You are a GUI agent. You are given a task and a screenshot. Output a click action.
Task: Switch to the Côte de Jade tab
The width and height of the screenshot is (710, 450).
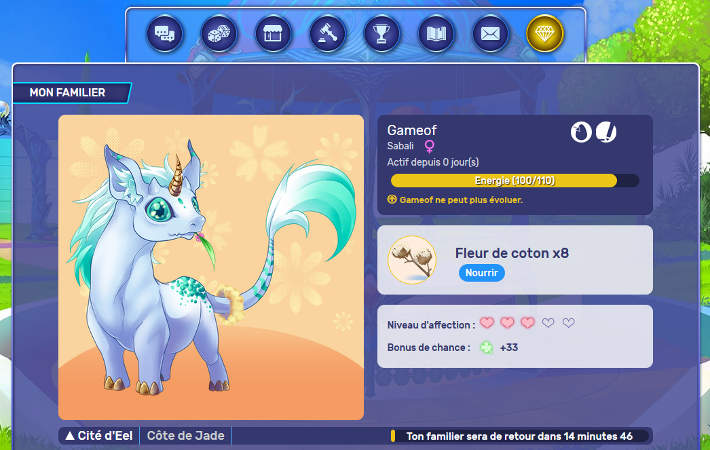[186, 436]
